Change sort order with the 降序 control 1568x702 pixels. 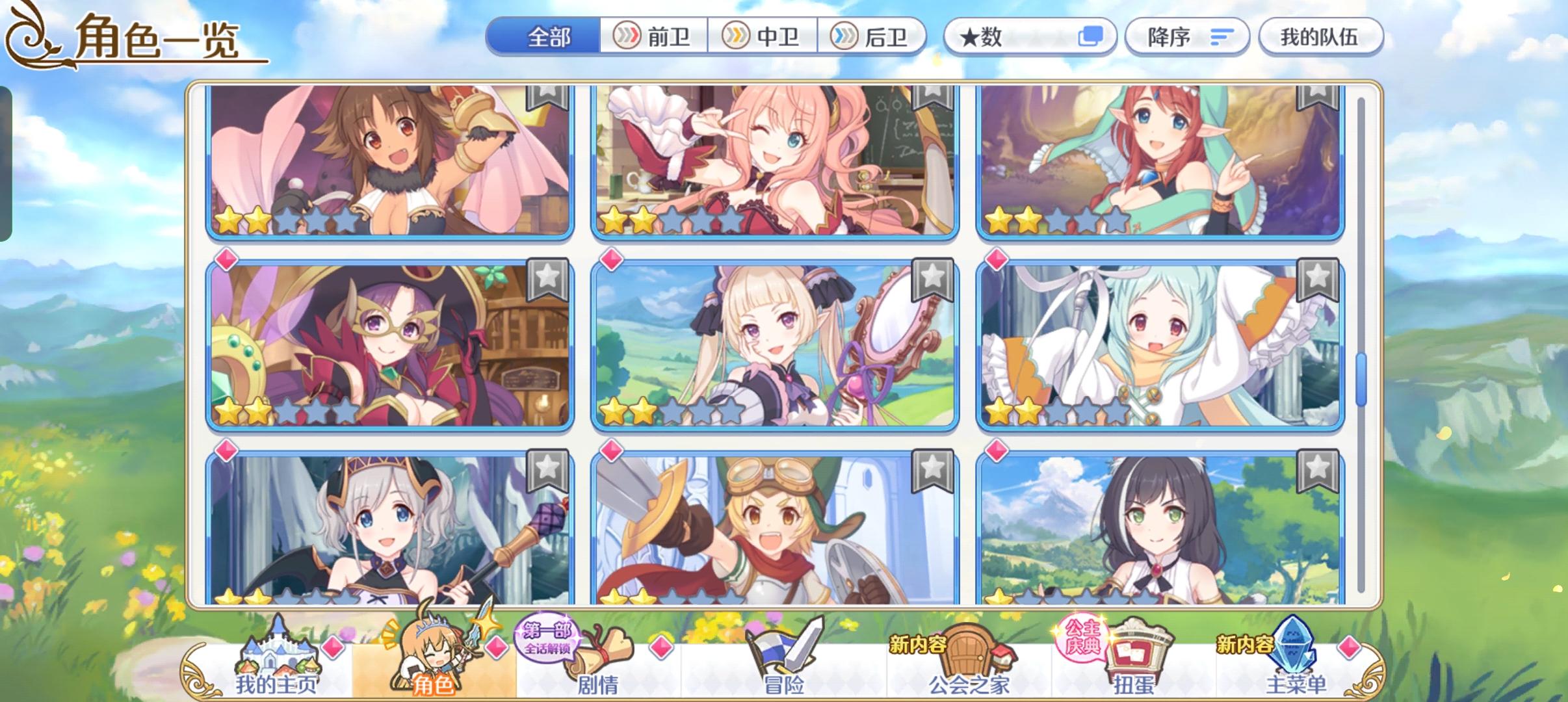[1187, 36]
